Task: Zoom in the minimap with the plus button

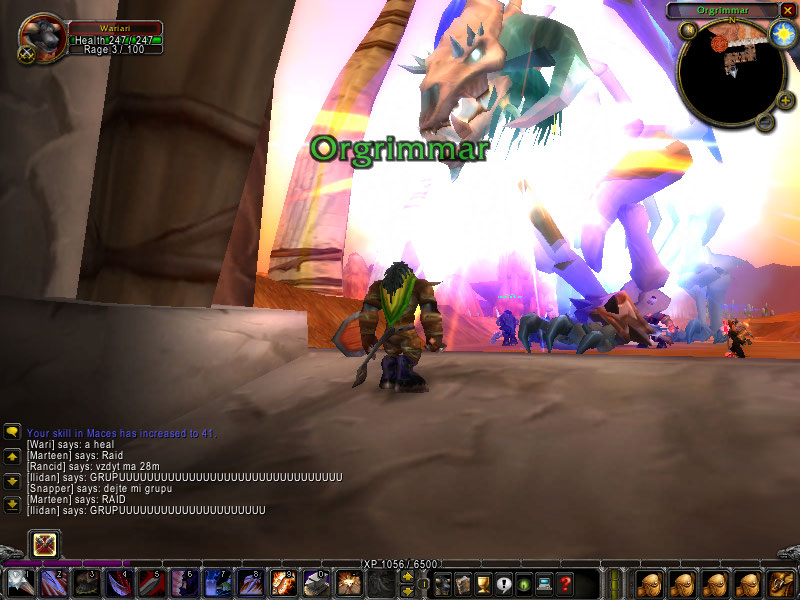Action: point(785,100)
